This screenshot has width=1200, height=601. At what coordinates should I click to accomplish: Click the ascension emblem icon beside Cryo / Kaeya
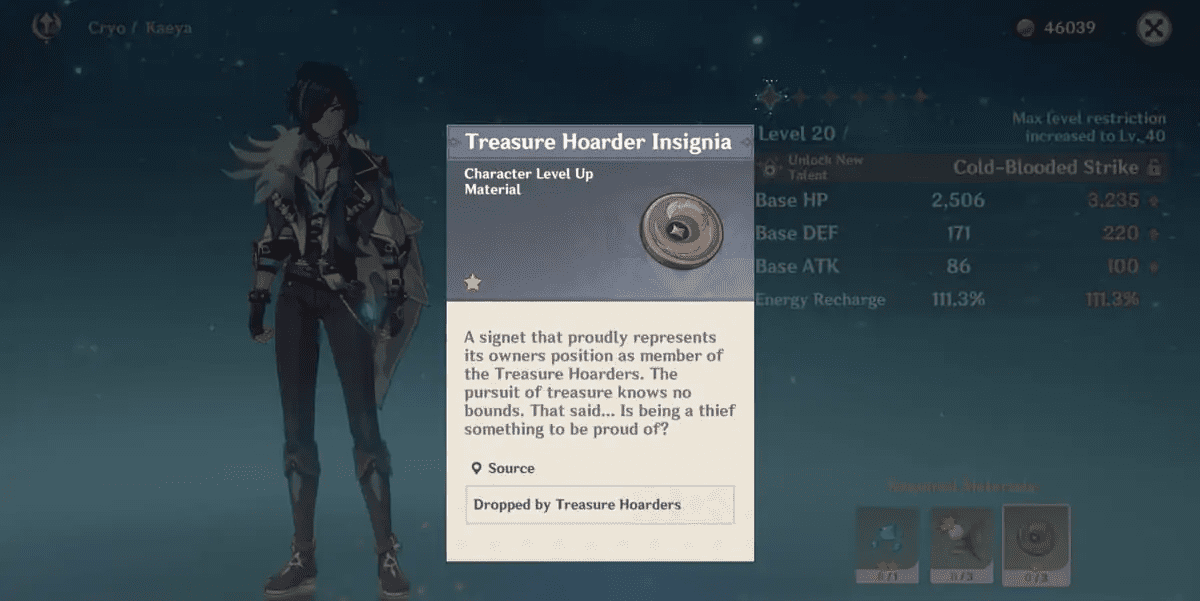(x=46, y=27)
